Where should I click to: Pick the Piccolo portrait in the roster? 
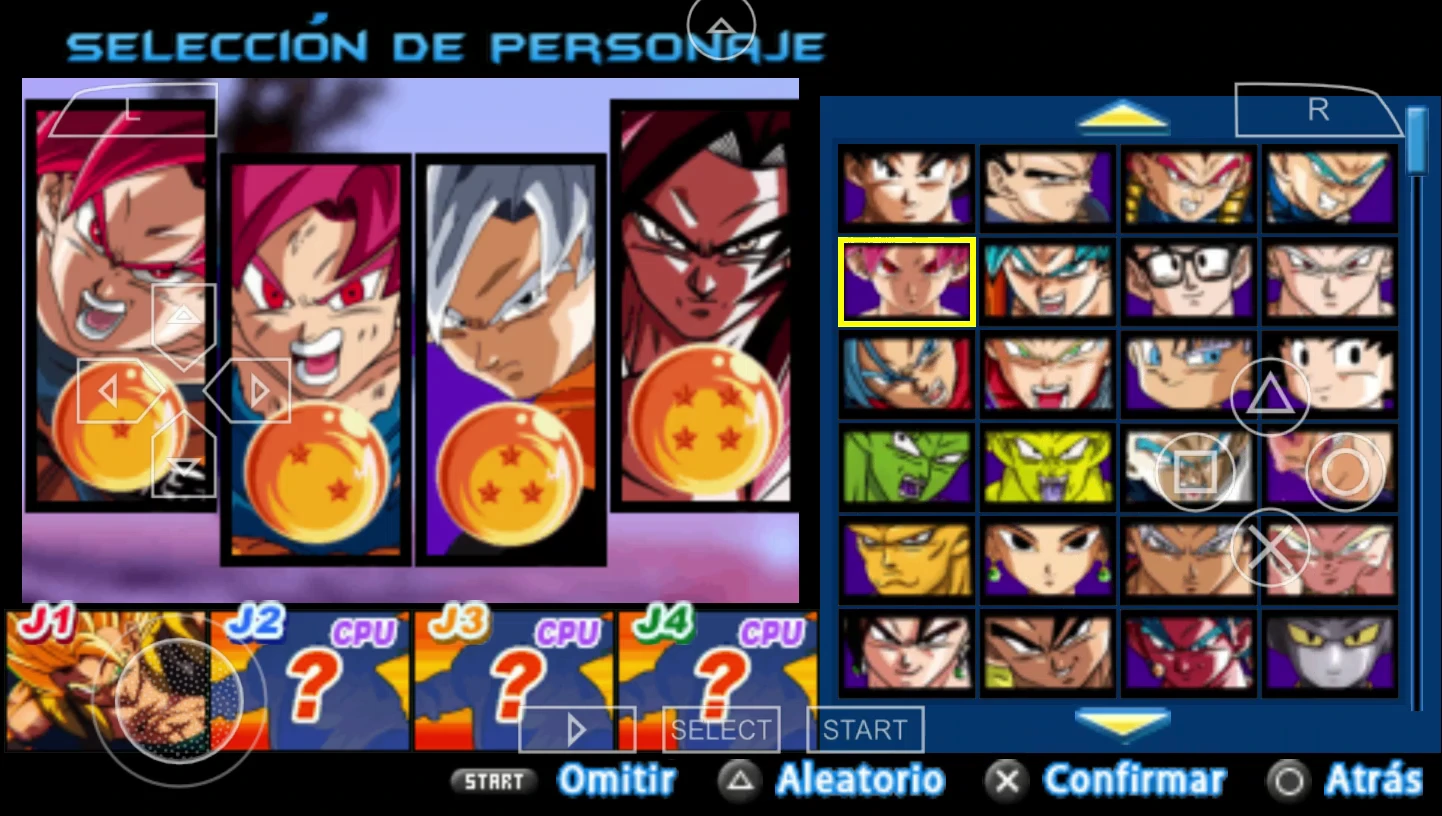[905, 465]
